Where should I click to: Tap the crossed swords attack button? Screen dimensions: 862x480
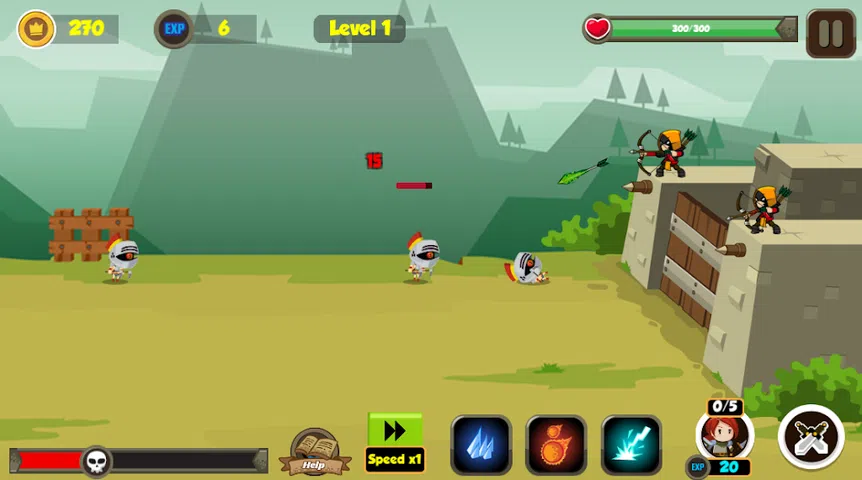(811, 438)
